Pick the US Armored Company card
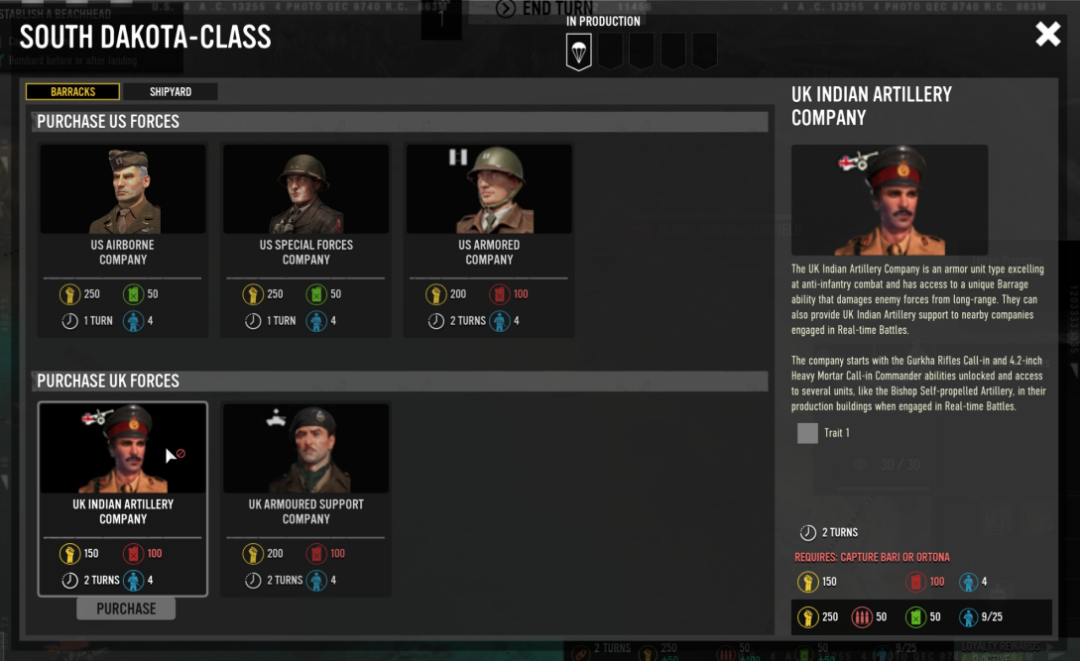 [x=489, y=240]
